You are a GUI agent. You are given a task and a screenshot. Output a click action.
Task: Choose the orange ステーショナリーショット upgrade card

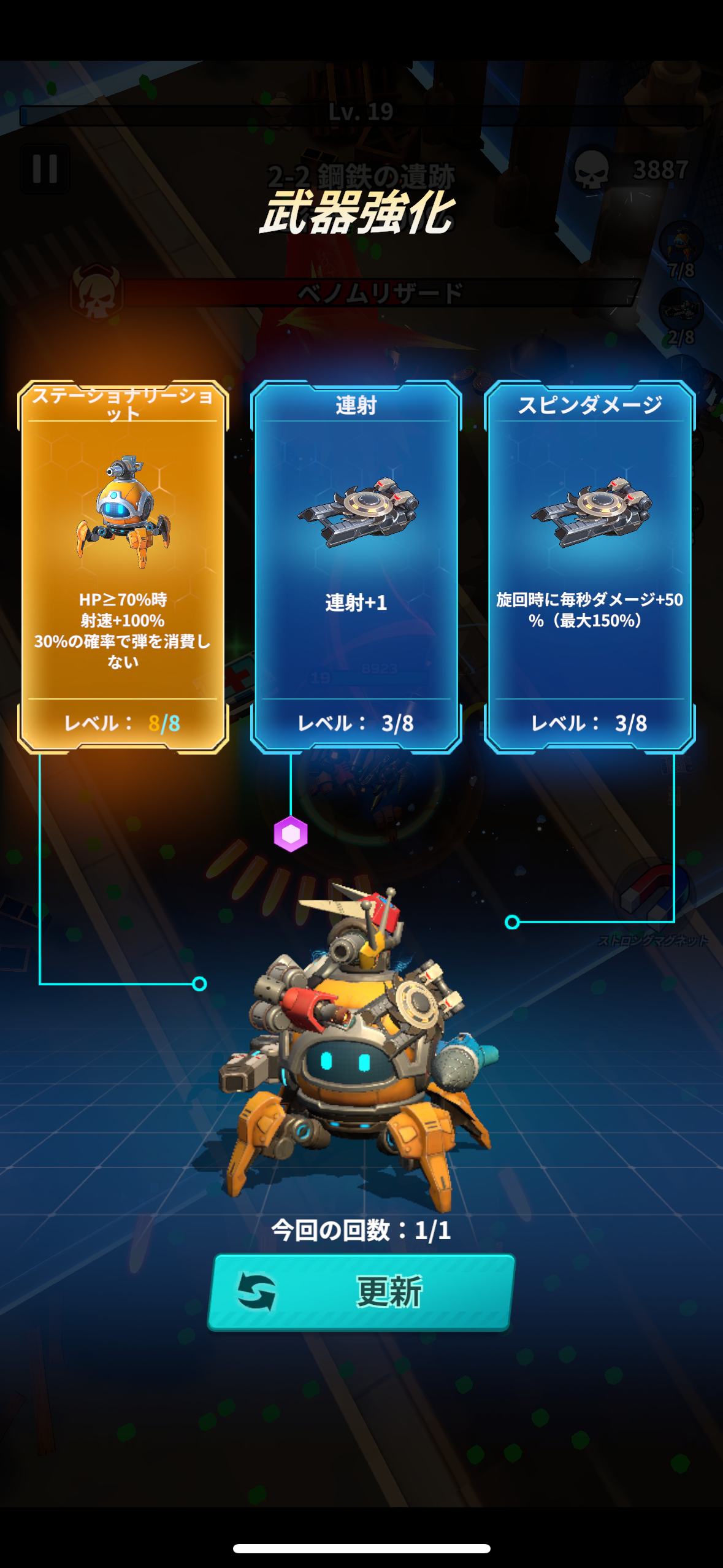[123, 567]
